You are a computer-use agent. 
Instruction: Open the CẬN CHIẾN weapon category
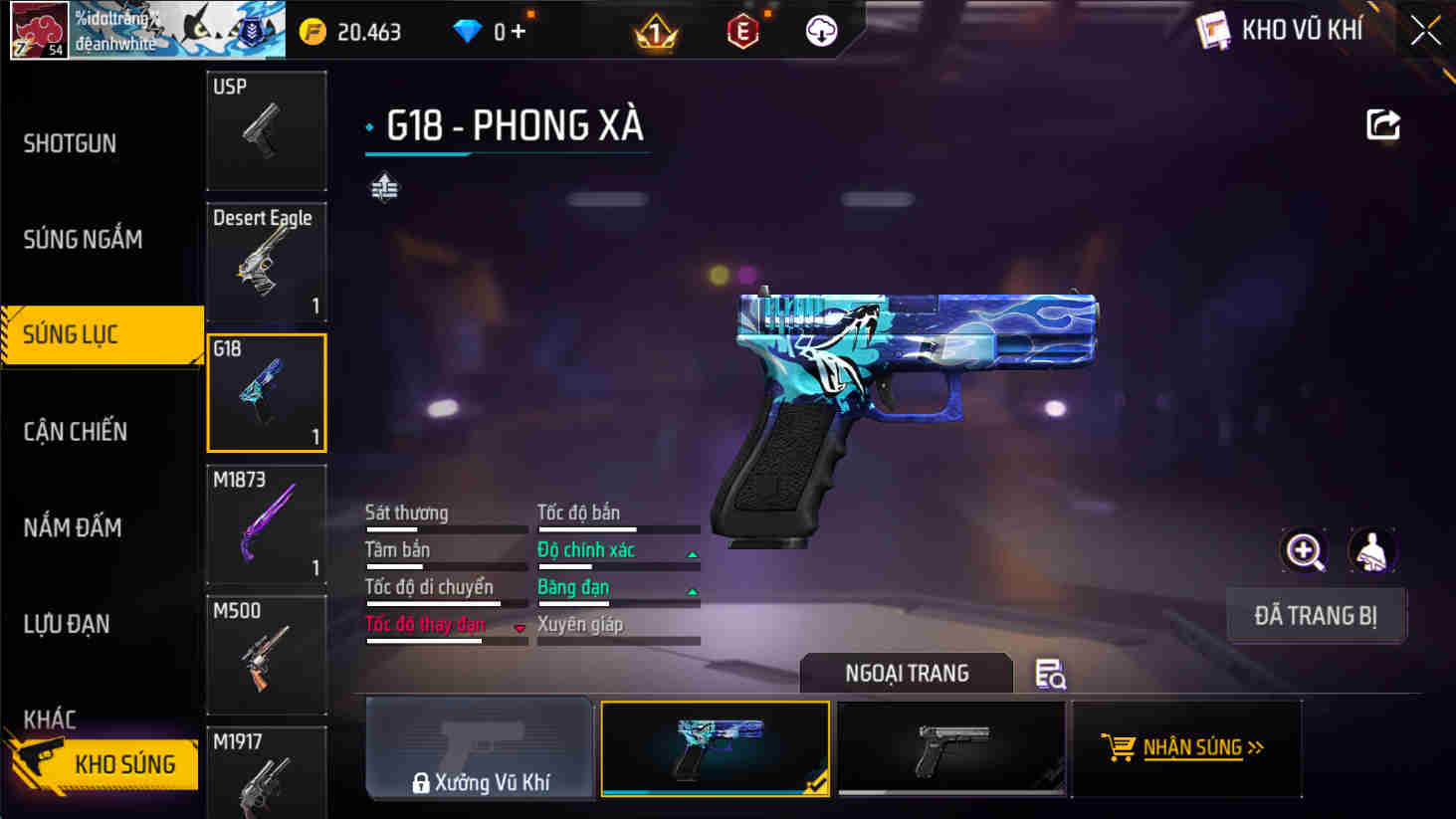[x=77, y=431]
